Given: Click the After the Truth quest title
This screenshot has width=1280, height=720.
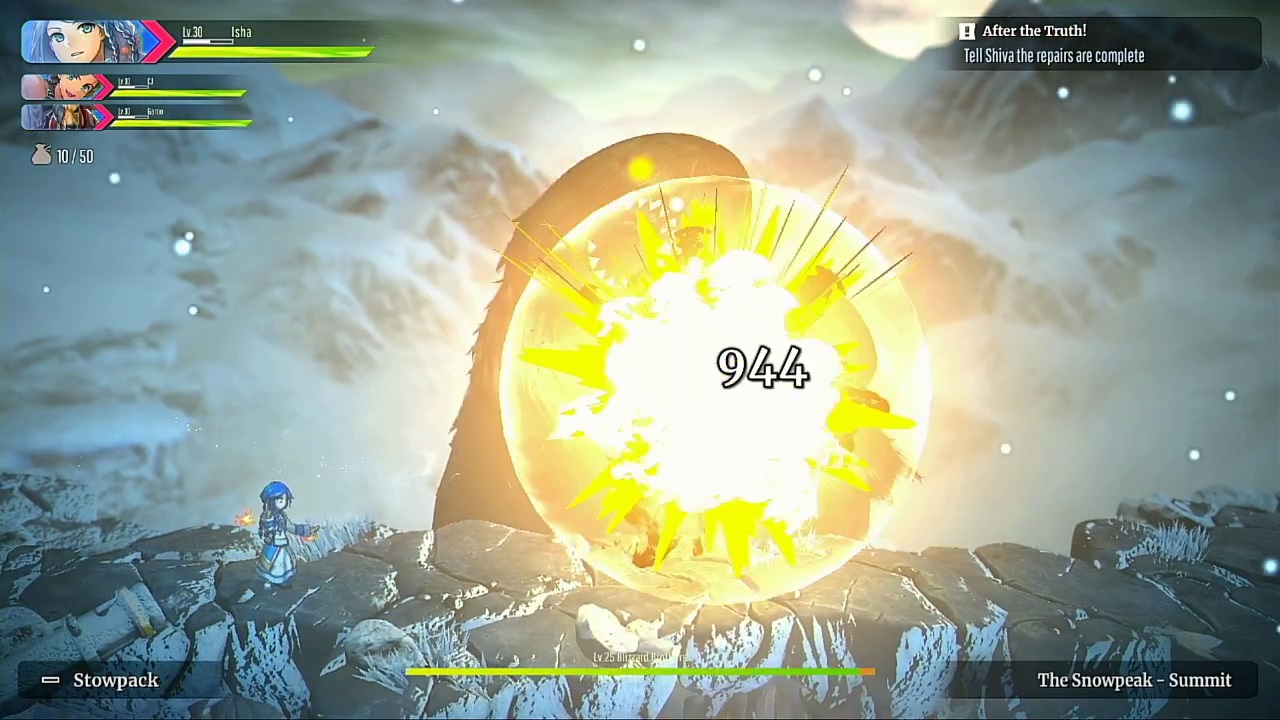Looking at the screenshot, I should pyautogui.click(x=1034, y=31).
